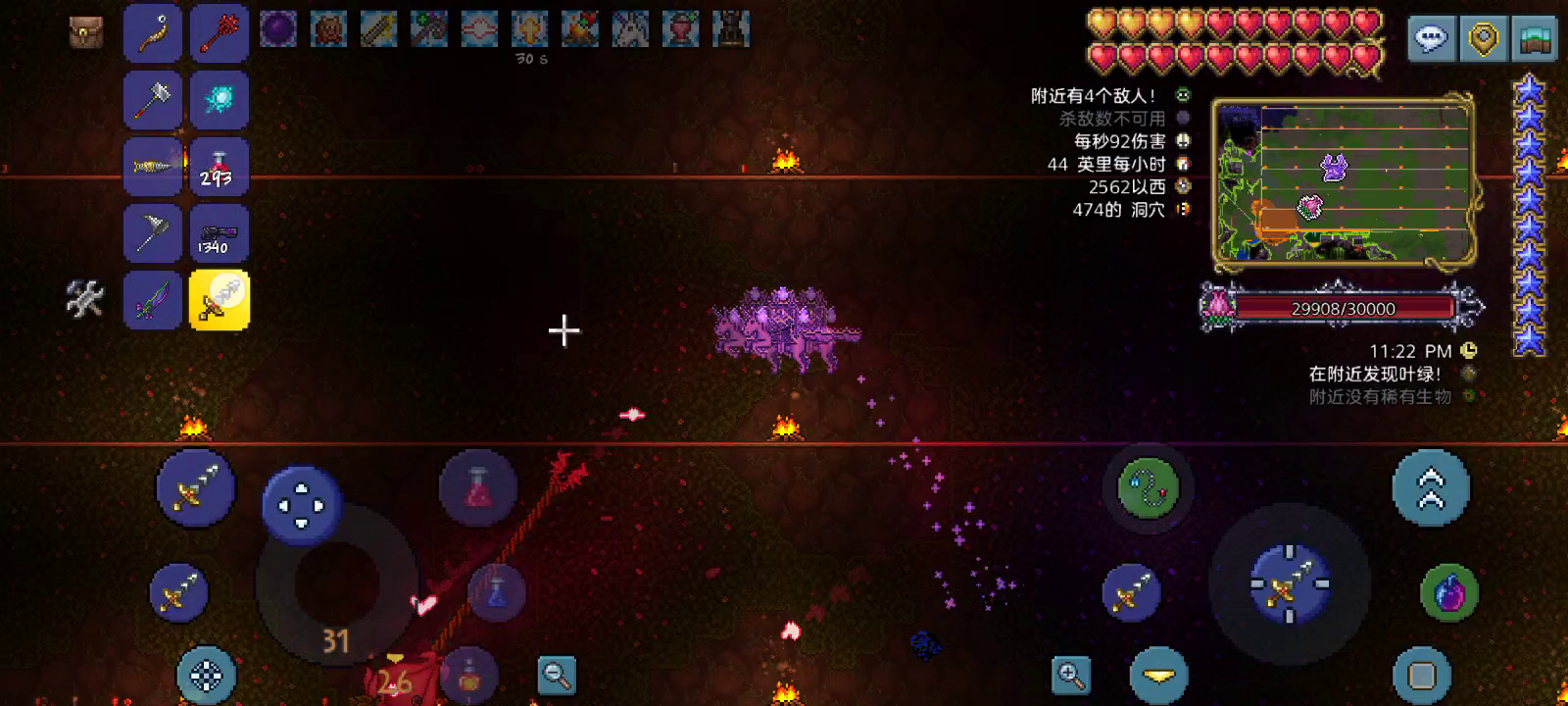Viewport: 1568px width, 706px height.
Task: Tap the double-arrow jump button
Action: [1431, 487]
